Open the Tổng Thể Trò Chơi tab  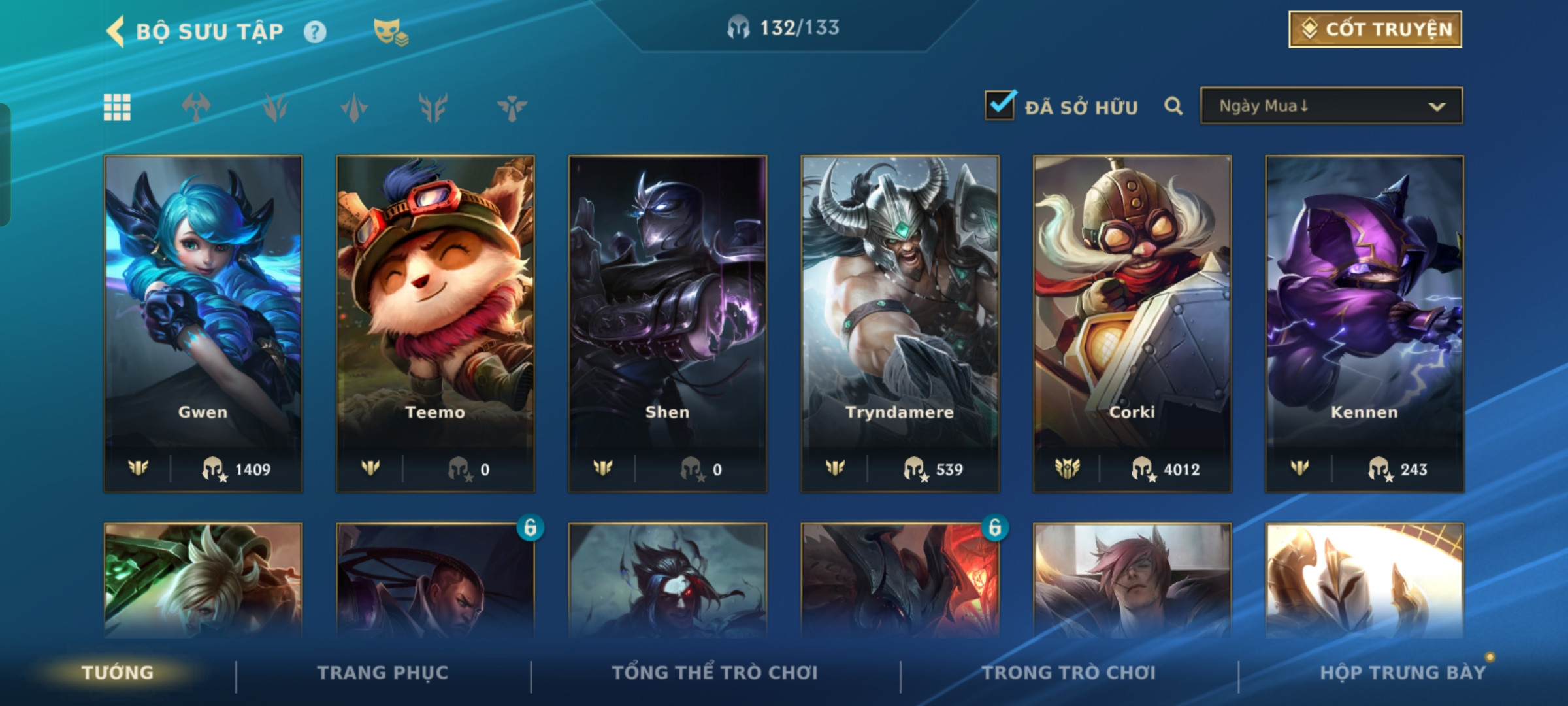click(715, 673)
